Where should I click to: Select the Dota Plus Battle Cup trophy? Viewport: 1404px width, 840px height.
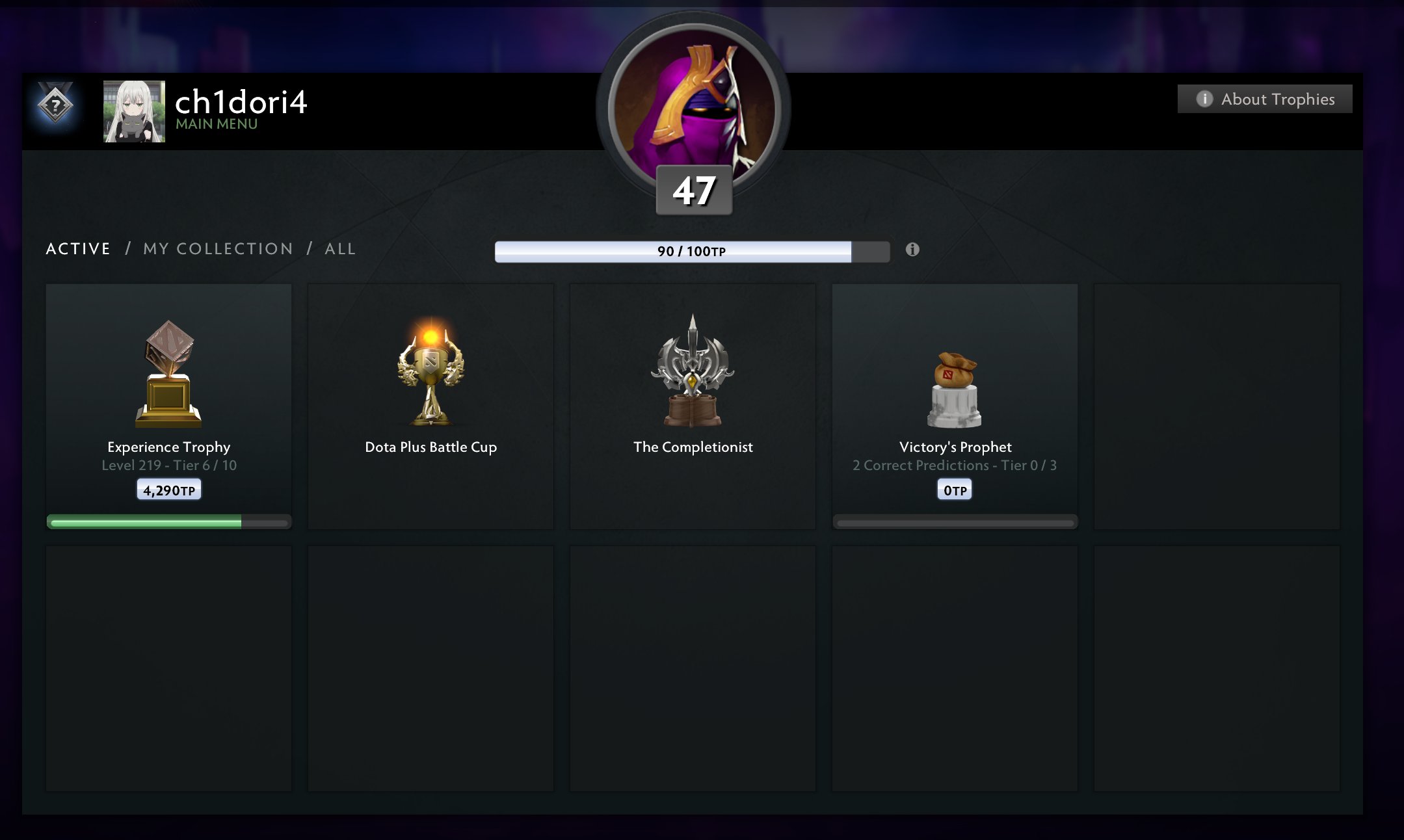click(430, 406)
